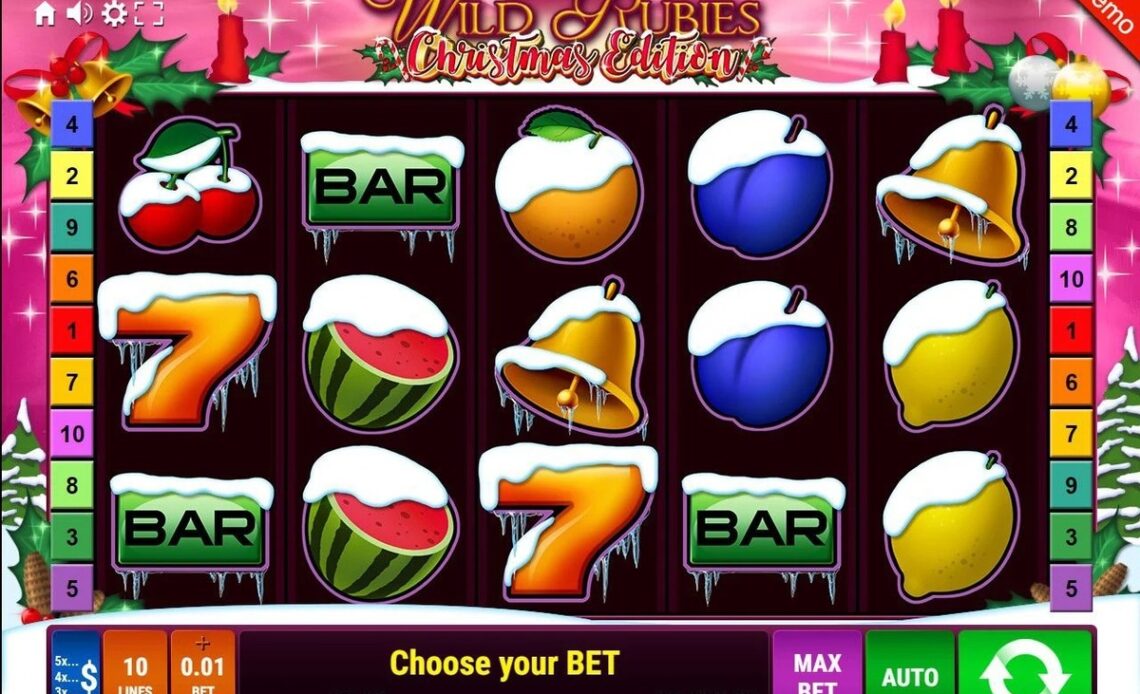Open the gear settings menu
This screenshot has height=694, width=1140.
coord(115,13)
